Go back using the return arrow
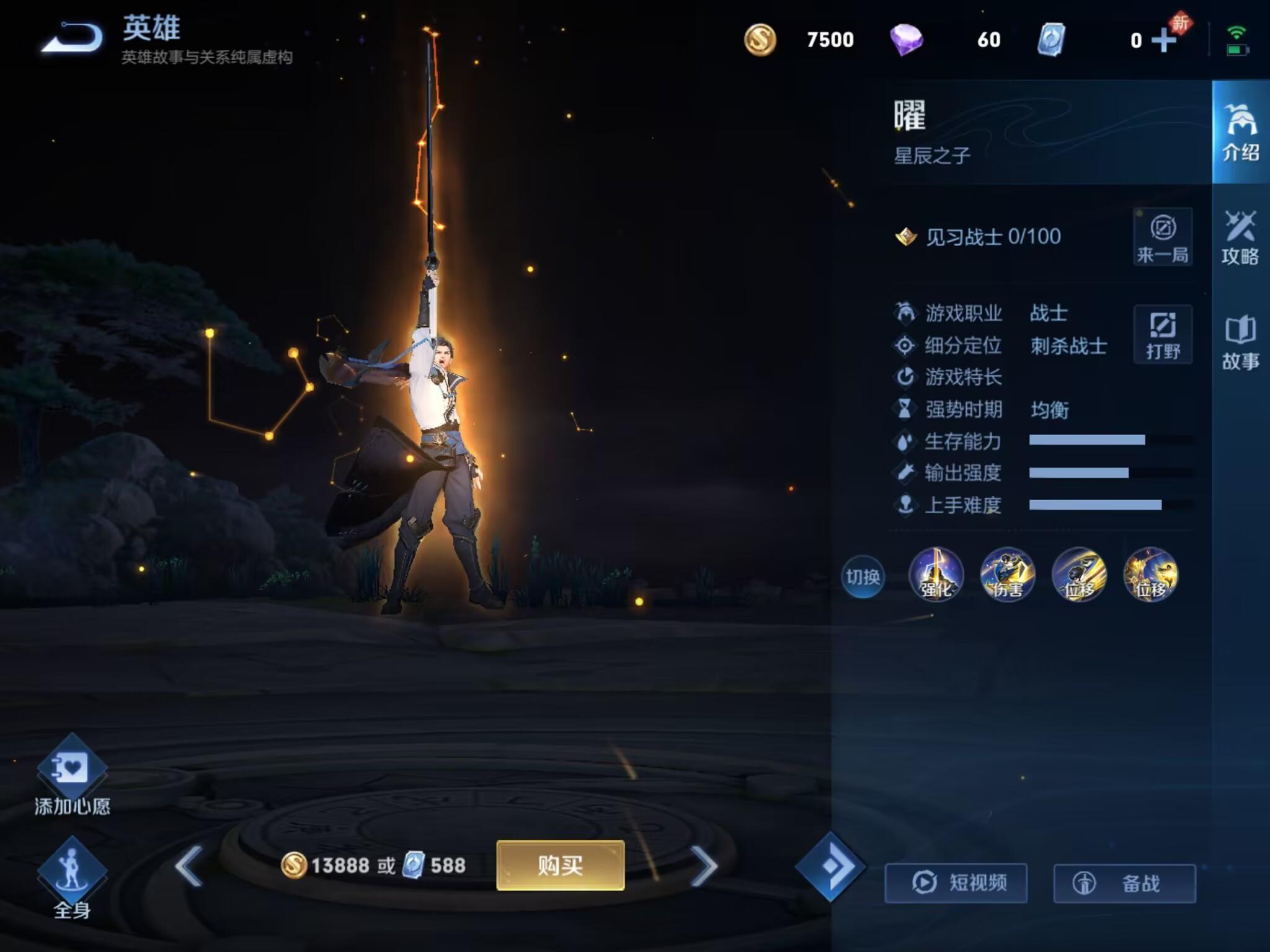 point(72,40)
